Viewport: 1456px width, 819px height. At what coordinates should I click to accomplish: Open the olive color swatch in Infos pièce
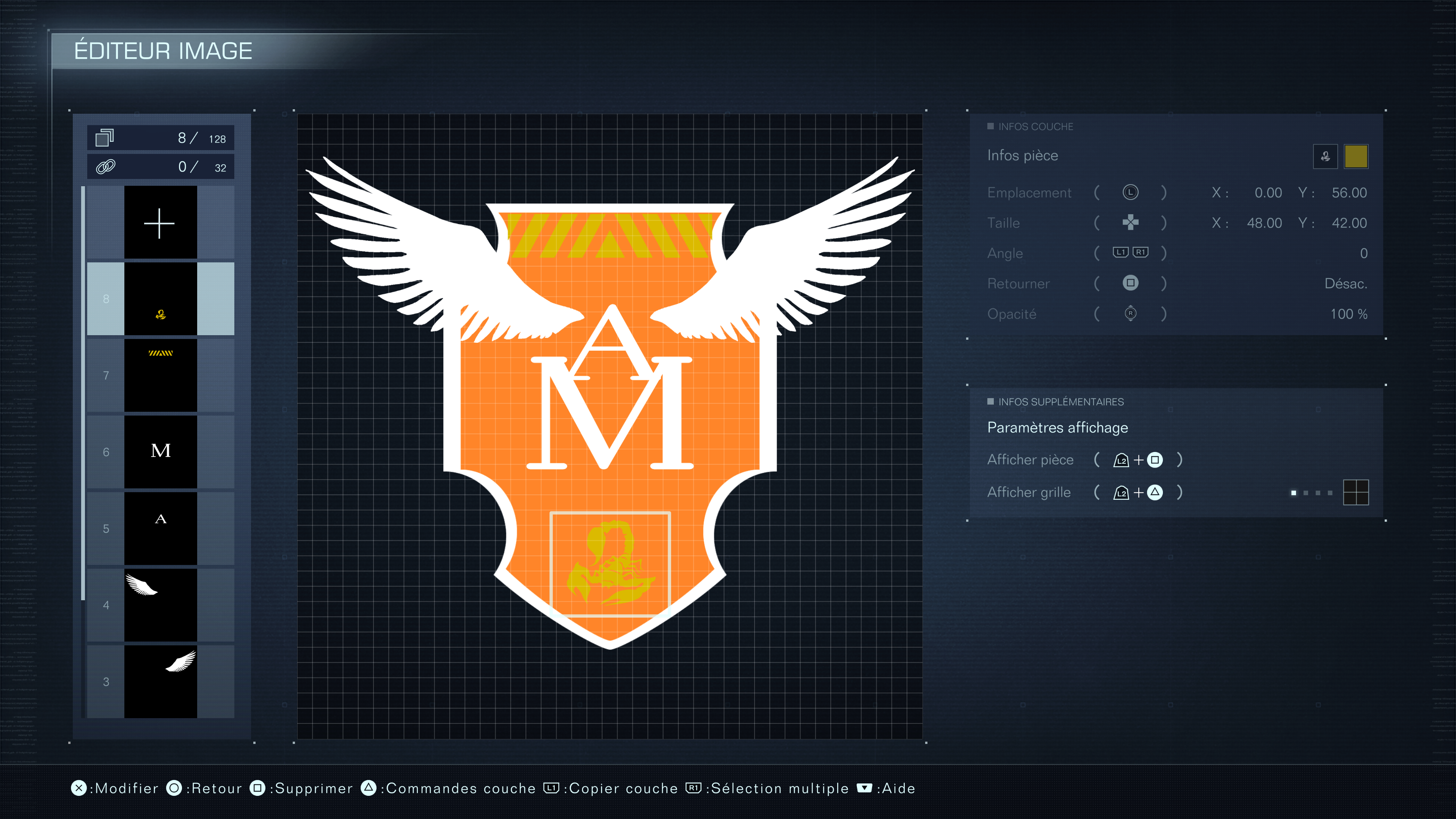tap(1356, 157)
